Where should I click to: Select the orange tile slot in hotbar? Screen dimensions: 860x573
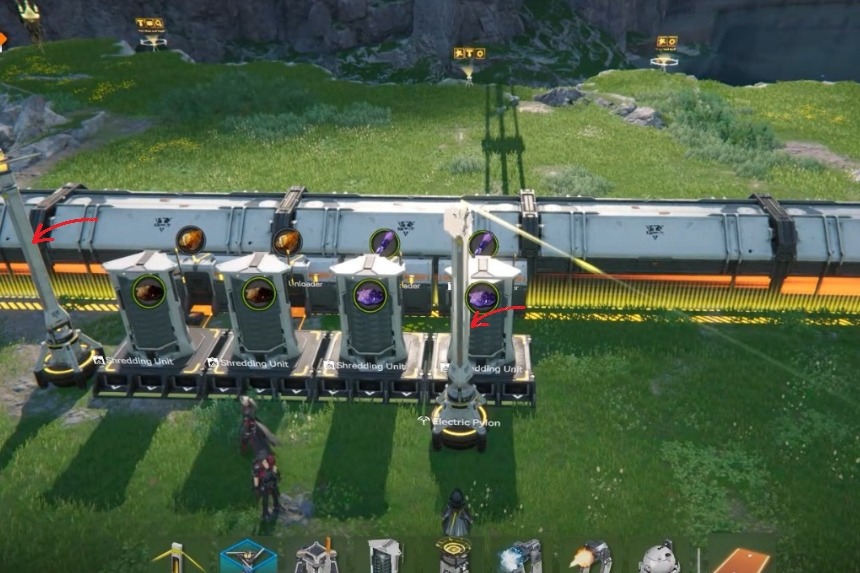[741, 560]
